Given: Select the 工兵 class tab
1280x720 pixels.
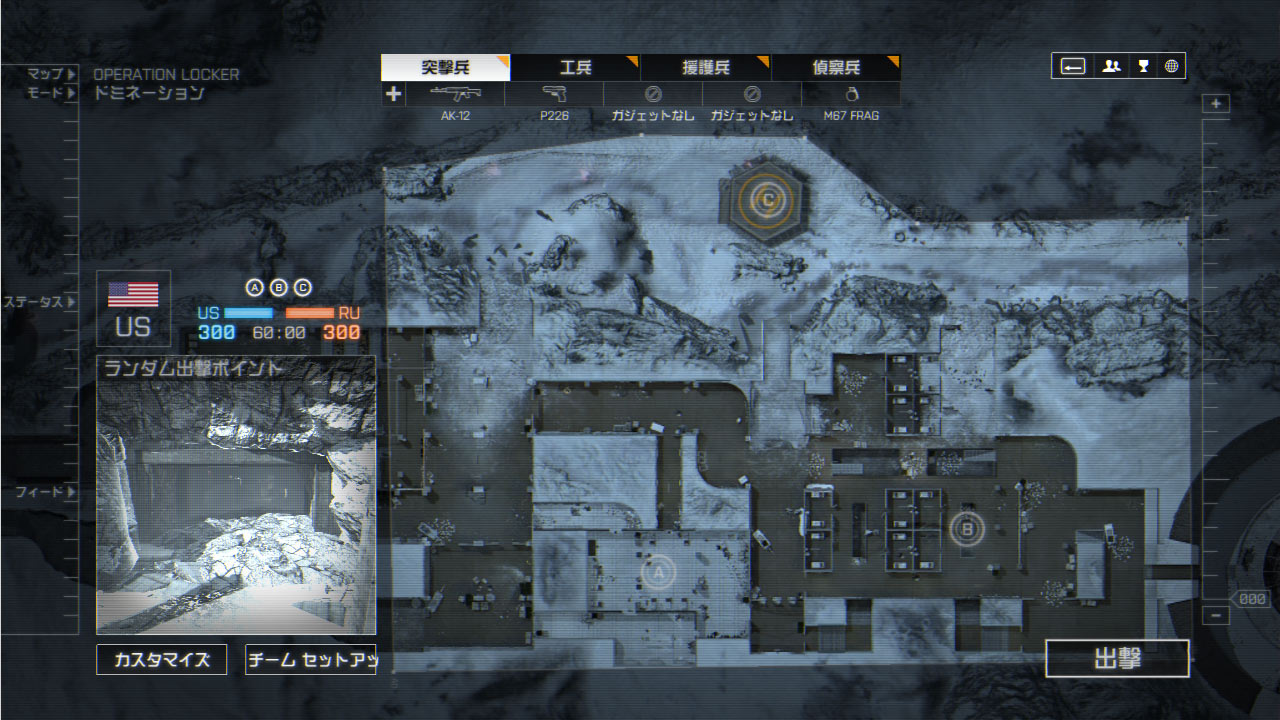Looking at the screenshot, I should (x=575, y=68).
